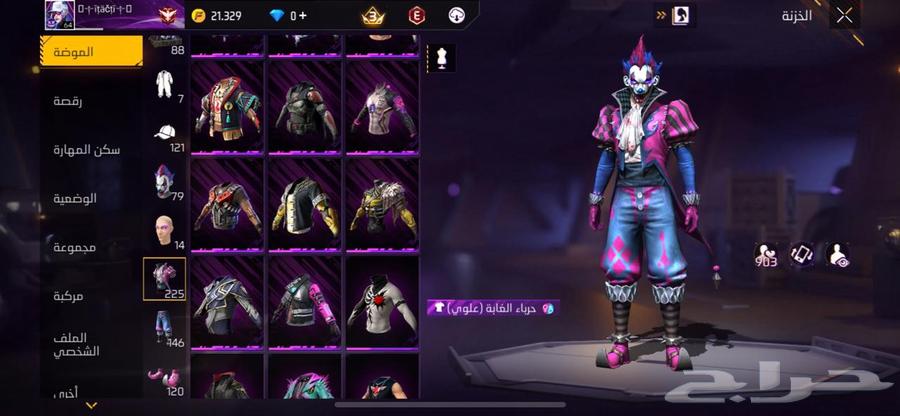Select the الوضعية tab

click(x=75, y=198)
